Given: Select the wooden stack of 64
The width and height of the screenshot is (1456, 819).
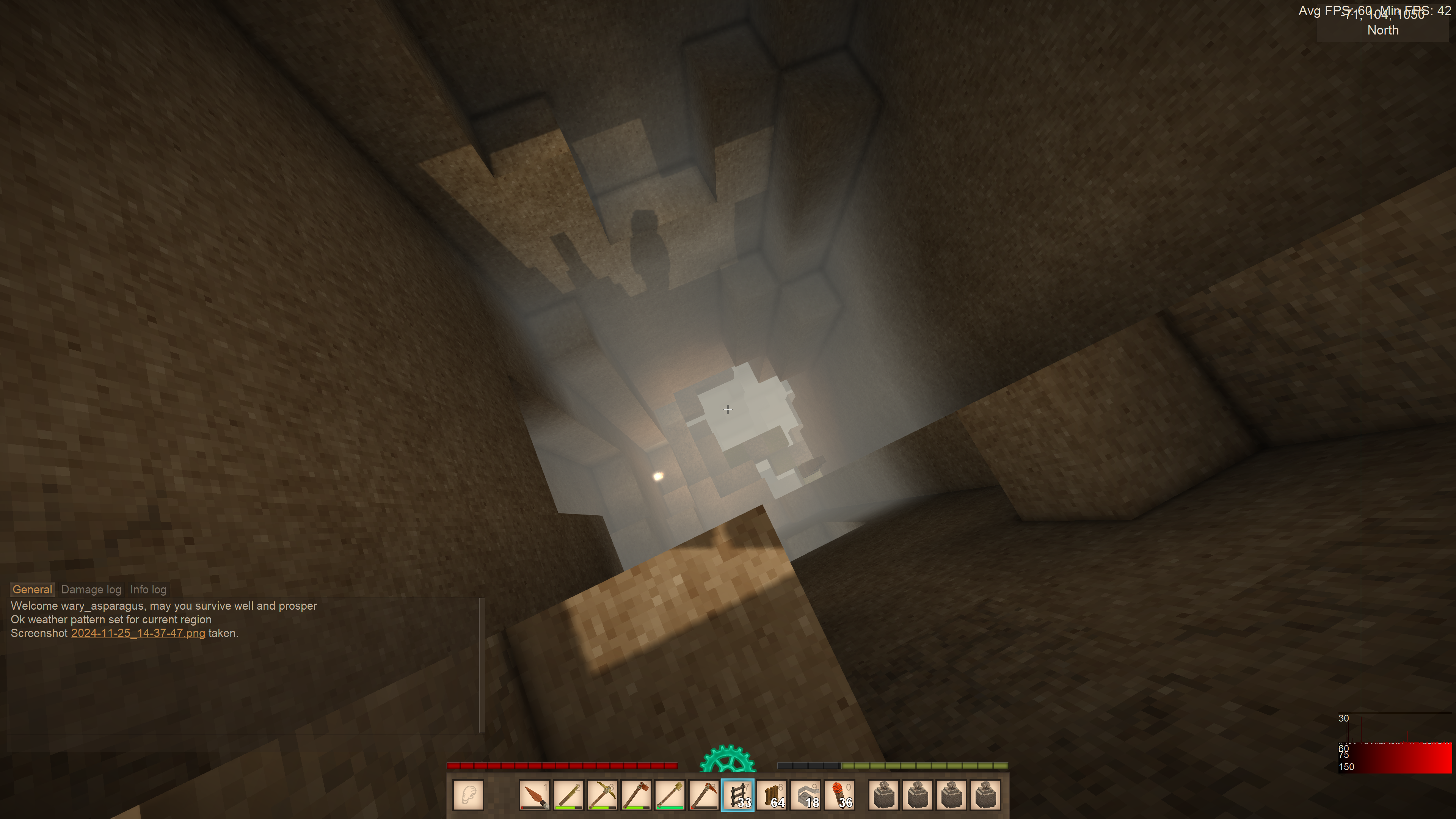Looking at the screenshot, I should pos(772,795).
